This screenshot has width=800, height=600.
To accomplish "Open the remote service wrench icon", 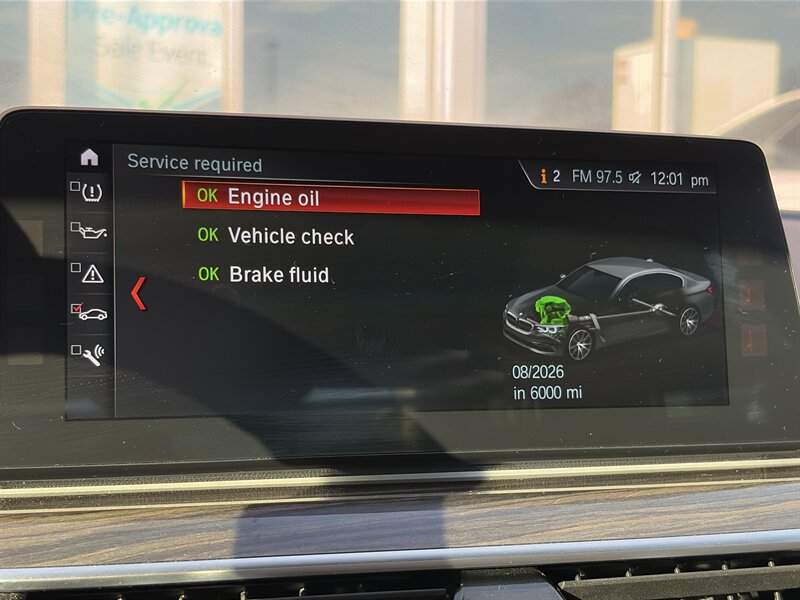I will (91, 354).
